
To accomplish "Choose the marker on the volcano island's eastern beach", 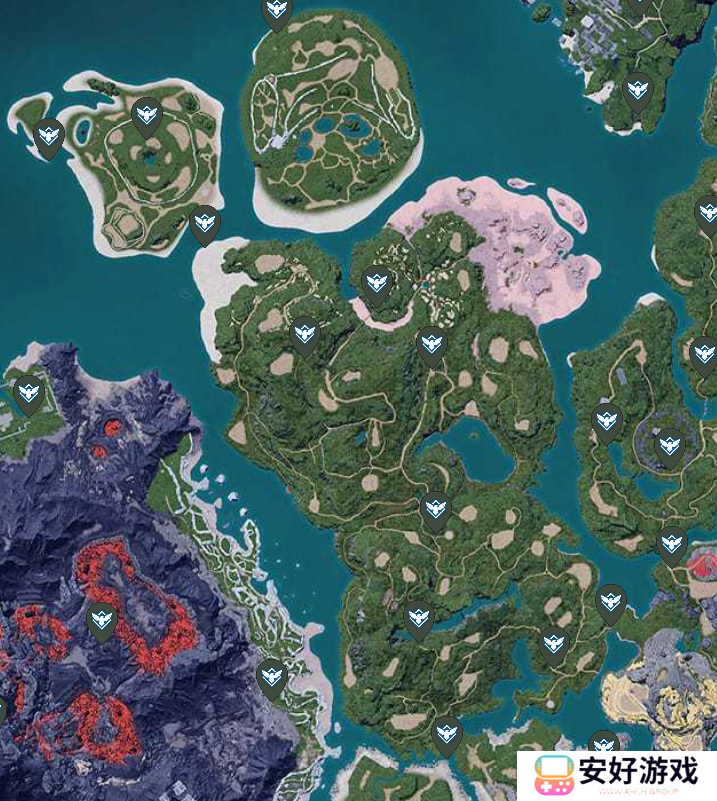I will pyautogui.click(x=271, y=678).
